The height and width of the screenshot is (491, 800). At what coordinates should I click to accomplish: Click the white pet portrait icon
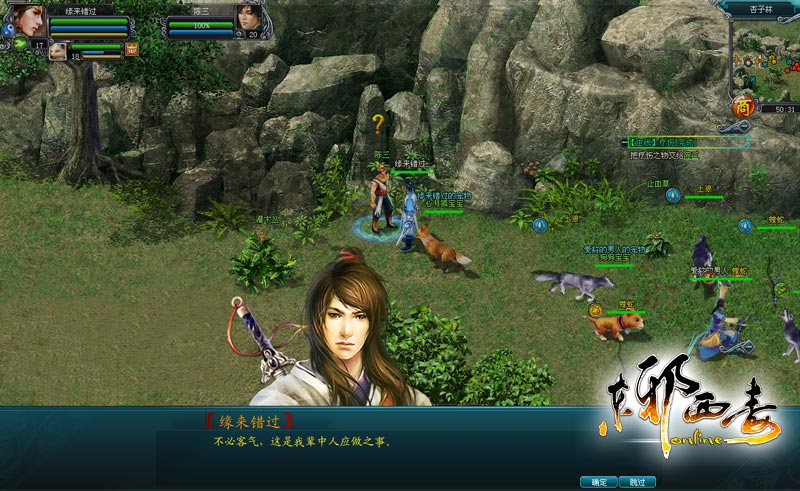click(58, 50)
